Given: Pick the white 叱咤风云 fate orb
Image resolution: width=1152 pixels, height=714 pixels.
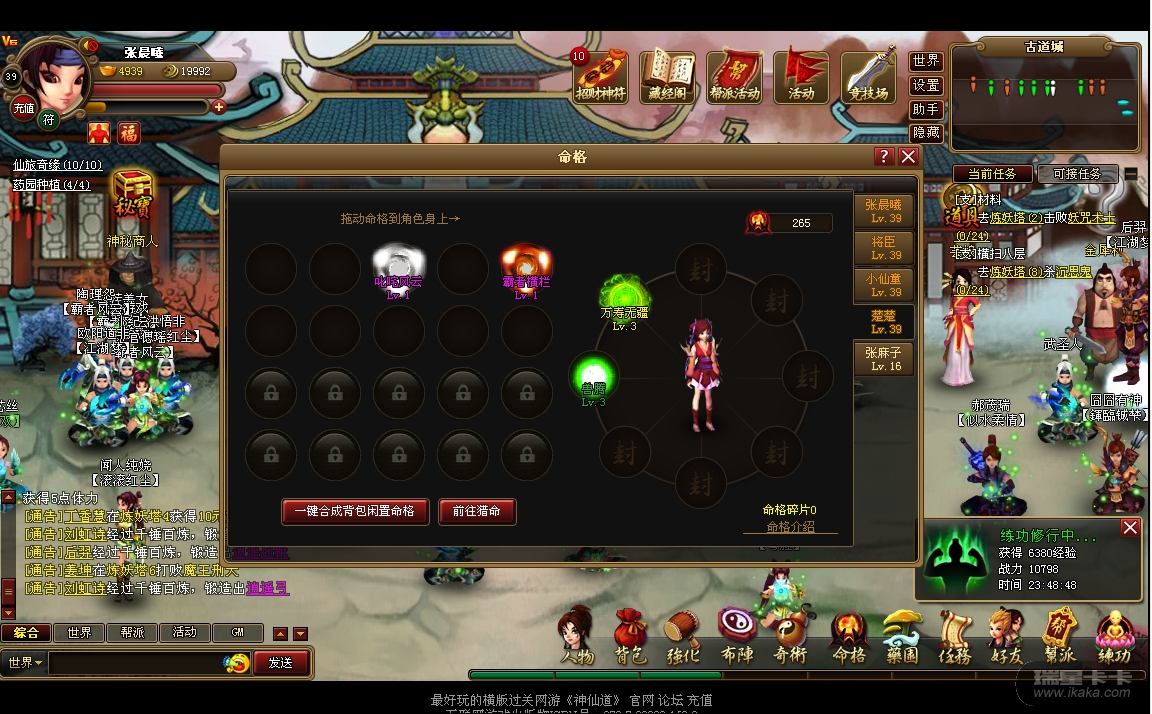Looking at the screenshot, I should pyautogui.click(x=398, y=265).
